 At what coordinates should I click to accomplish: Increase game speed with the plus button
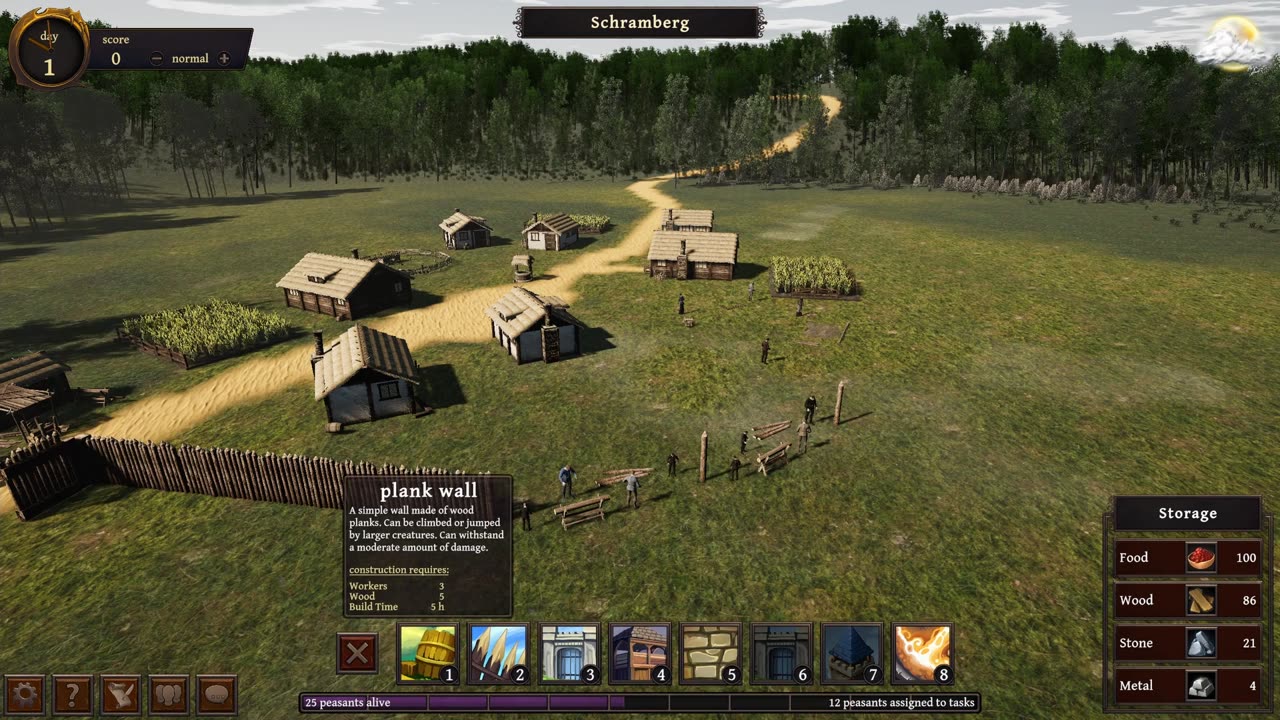pos(223,59)
